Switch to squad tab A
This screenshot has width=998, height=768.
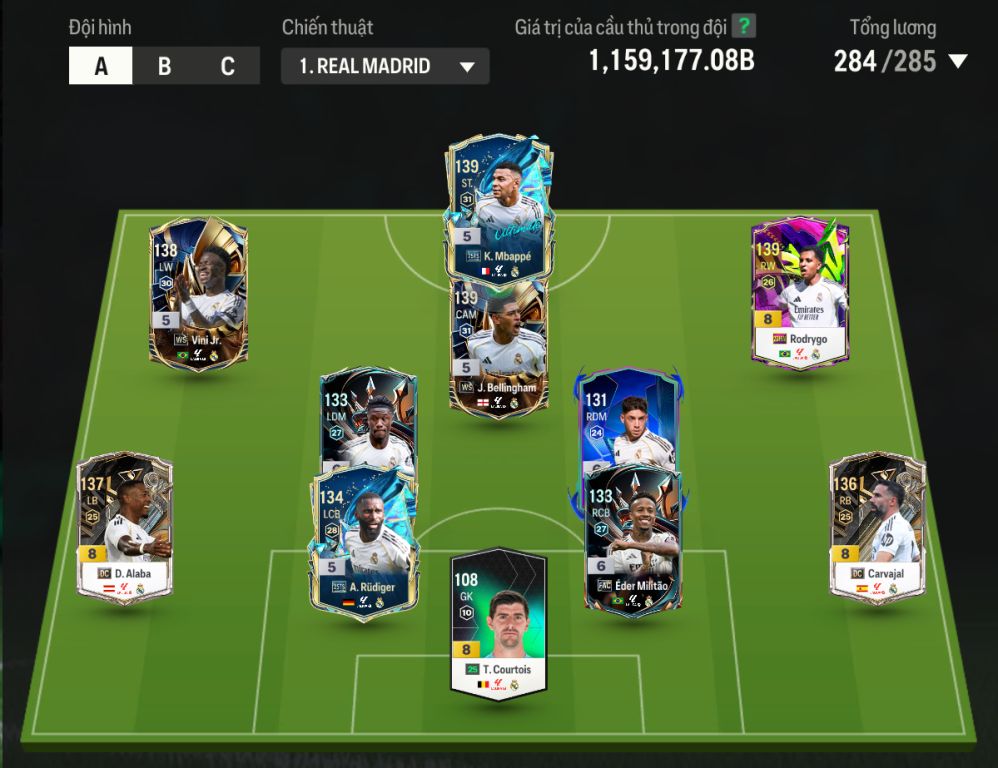pos(101,67)
